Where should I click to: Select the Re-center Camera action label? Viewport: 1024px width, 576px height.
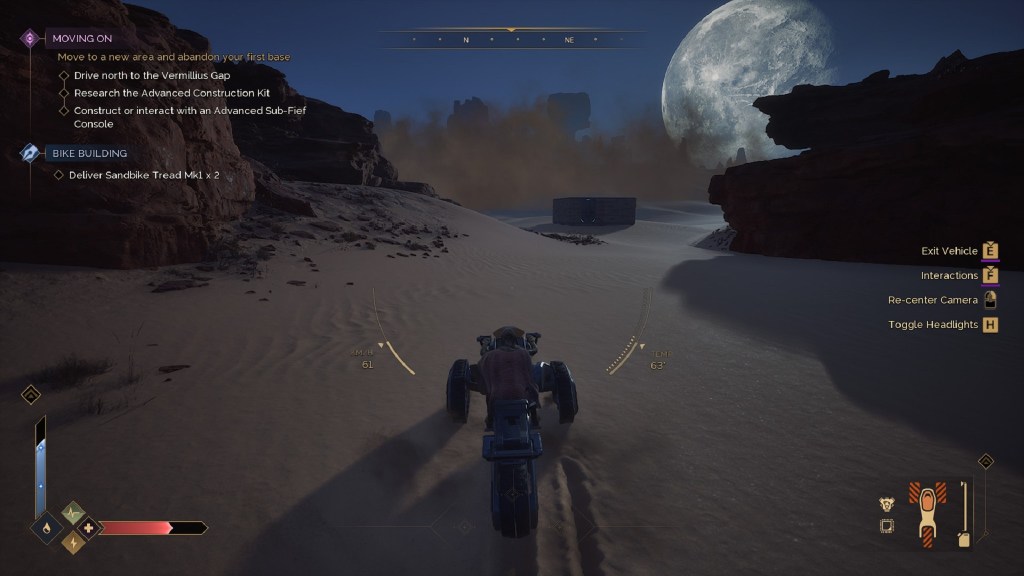[932, 300]
